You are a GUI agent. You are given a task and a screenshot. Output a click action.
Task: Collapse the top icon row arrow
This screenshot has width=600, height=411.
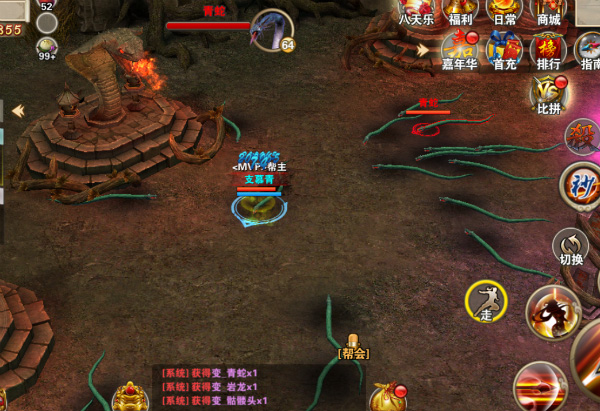424,49
